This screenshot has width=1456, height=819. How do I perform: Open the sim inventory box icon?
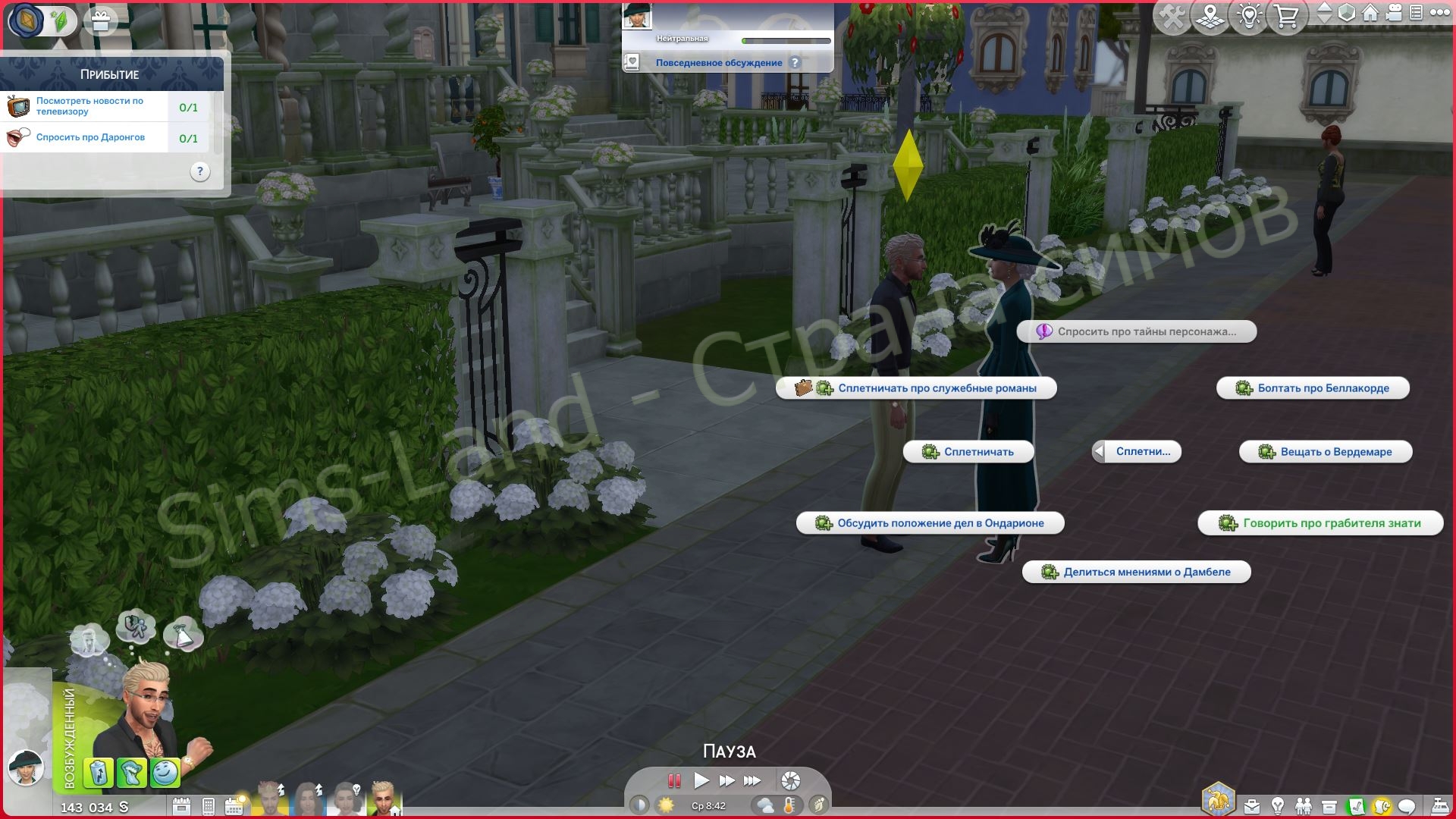(1329, 805)
